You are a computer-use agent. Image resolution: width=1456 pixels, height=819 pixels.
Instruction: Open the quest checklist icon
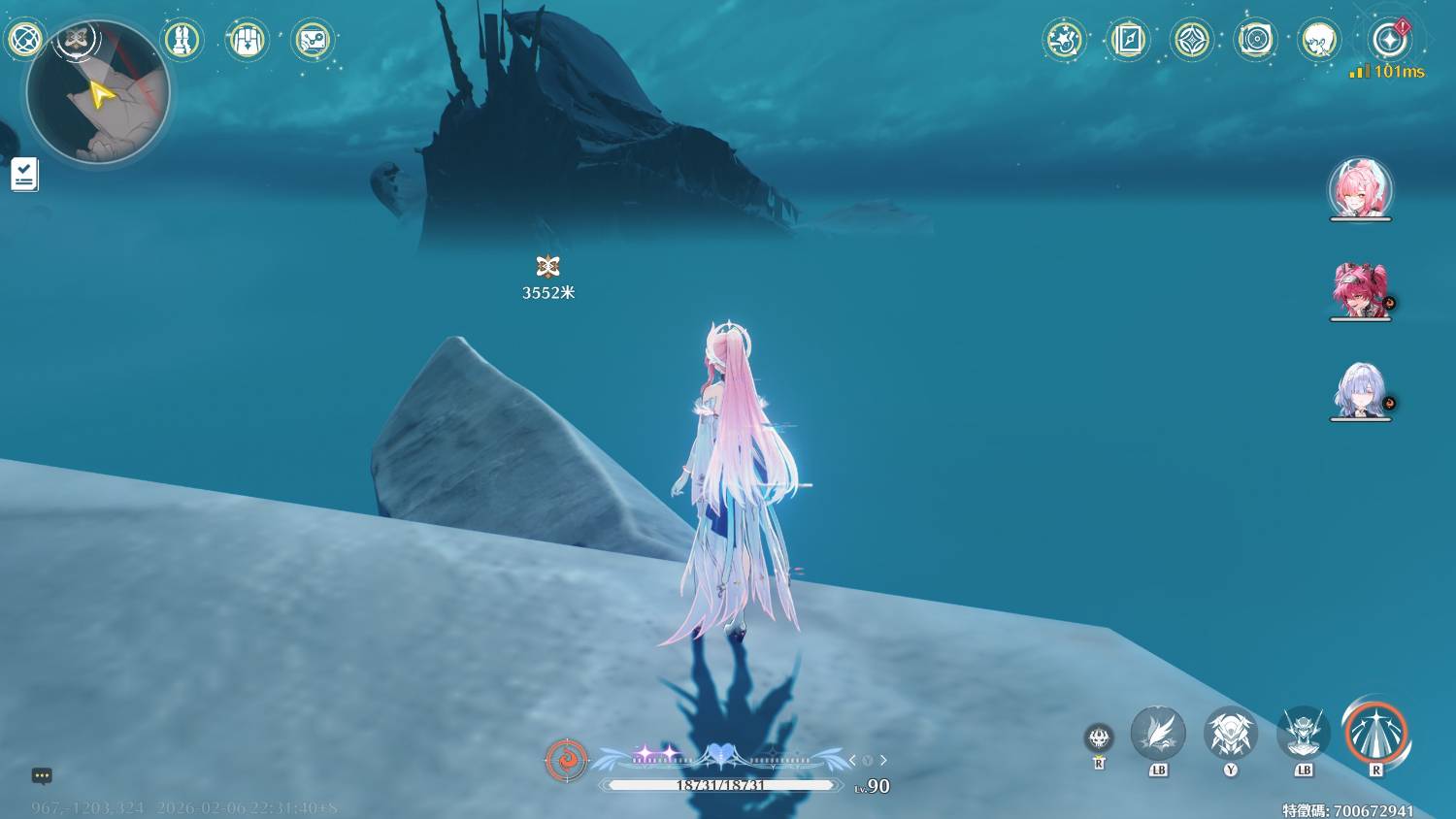coord(24,175)
